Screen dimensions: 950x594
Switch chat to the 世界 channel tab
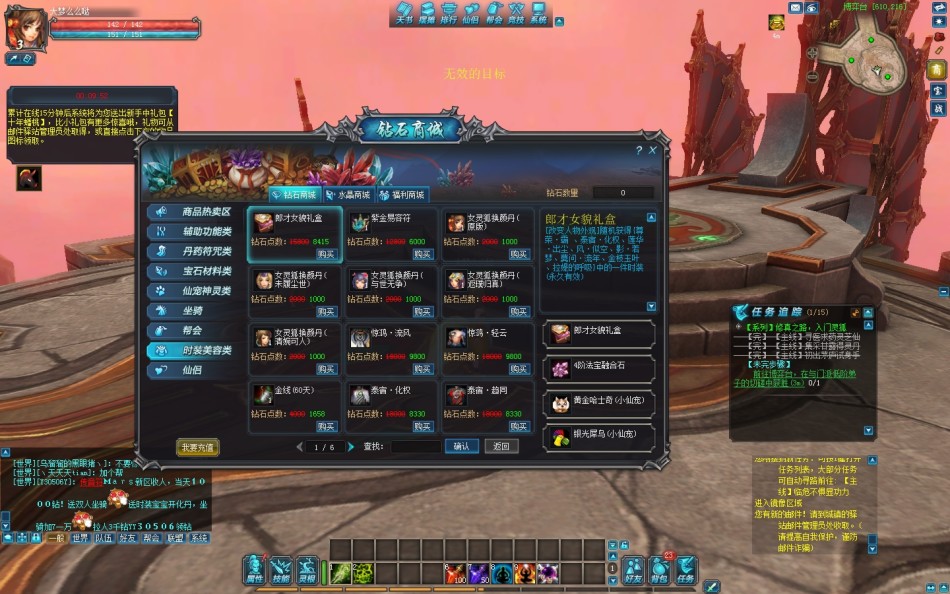81,538
